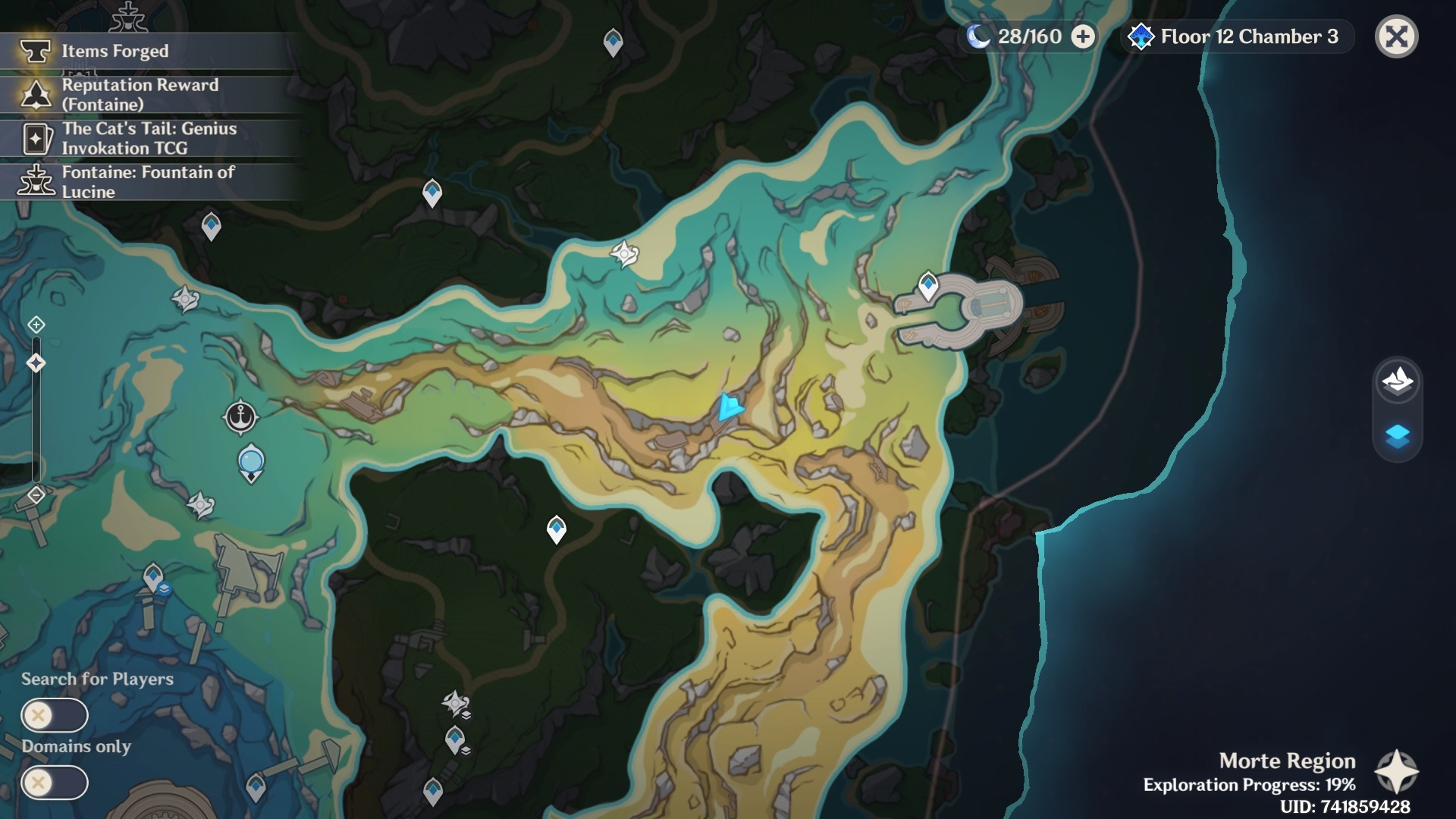1456x819 pixels.
Task: Click the map zoom-in plus button
Action: [36, 325]
